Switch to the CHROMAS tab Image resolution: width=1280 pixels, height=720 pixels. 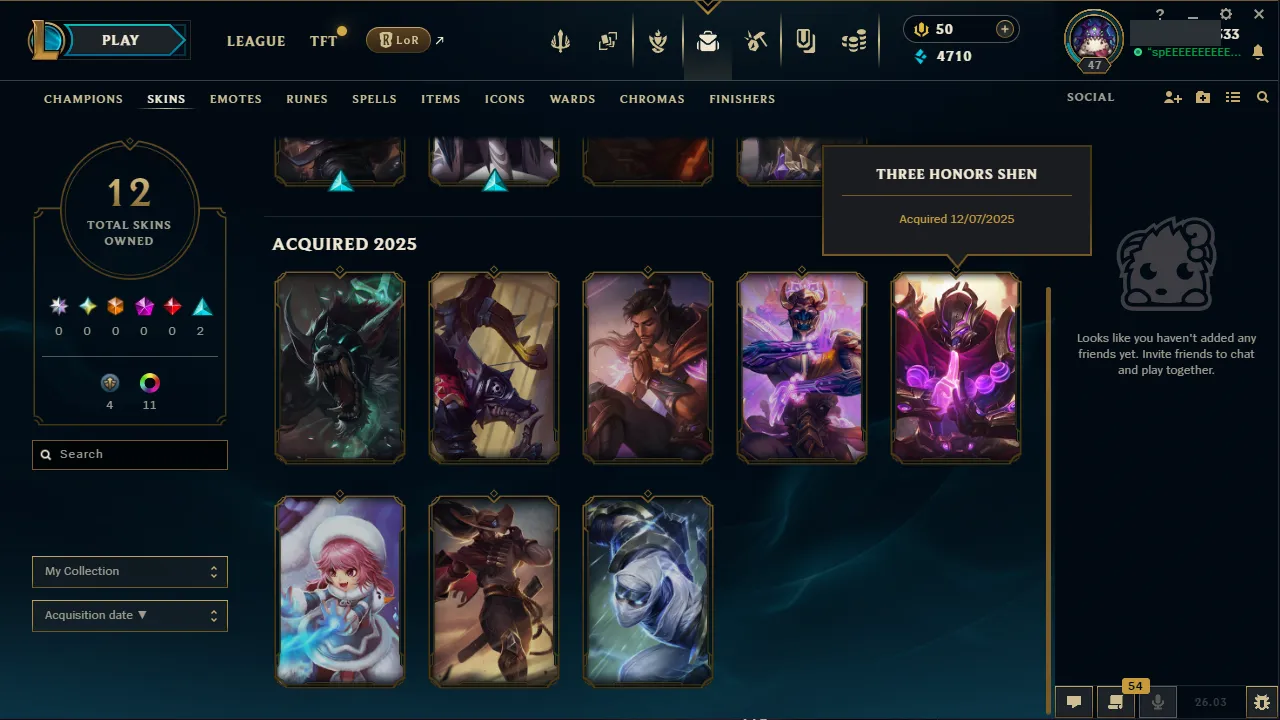[x=652, y=99]
